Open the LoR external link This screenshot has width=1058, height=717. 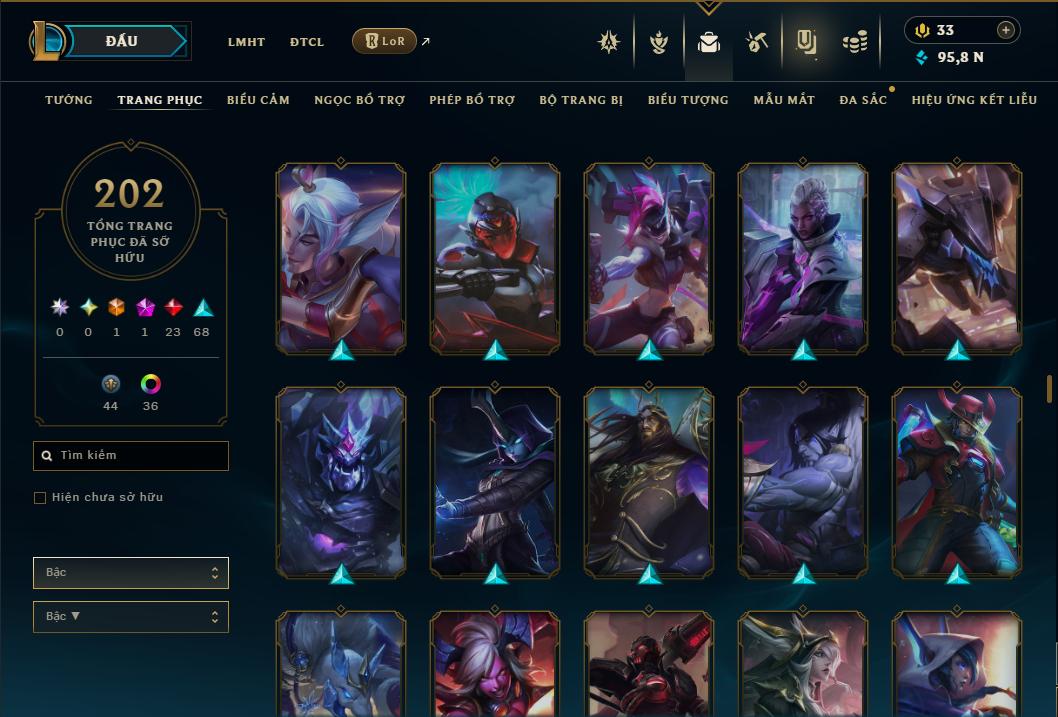click(386, 41)
